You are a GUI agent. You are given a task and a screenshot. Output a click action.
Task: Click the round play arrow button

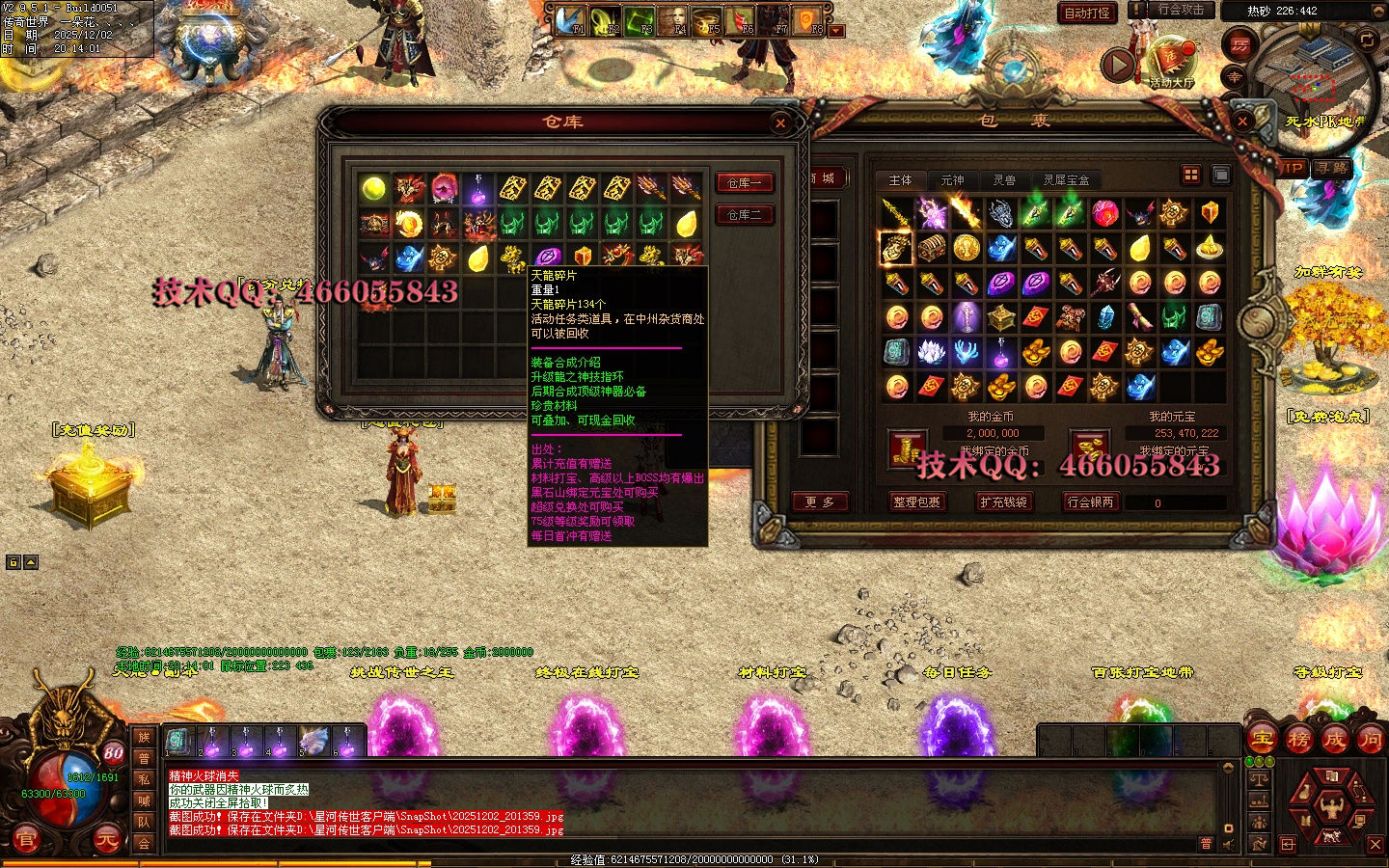[x=1118, y=65]
